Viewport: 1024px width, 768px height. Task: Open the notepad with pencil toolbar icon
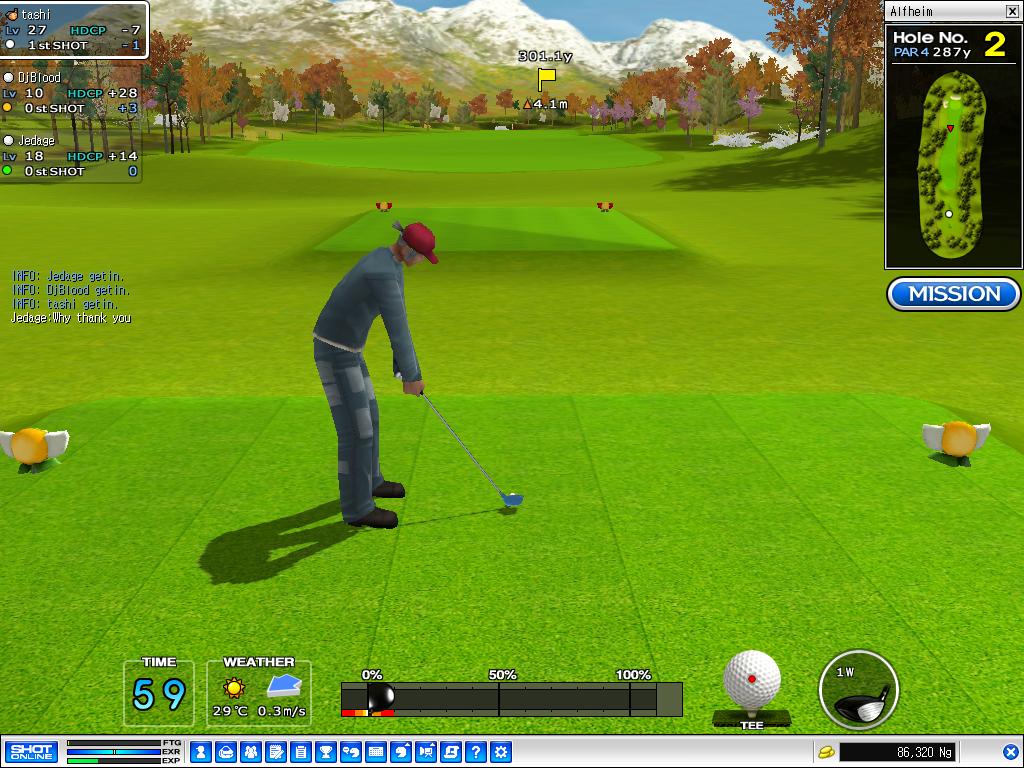276,752
